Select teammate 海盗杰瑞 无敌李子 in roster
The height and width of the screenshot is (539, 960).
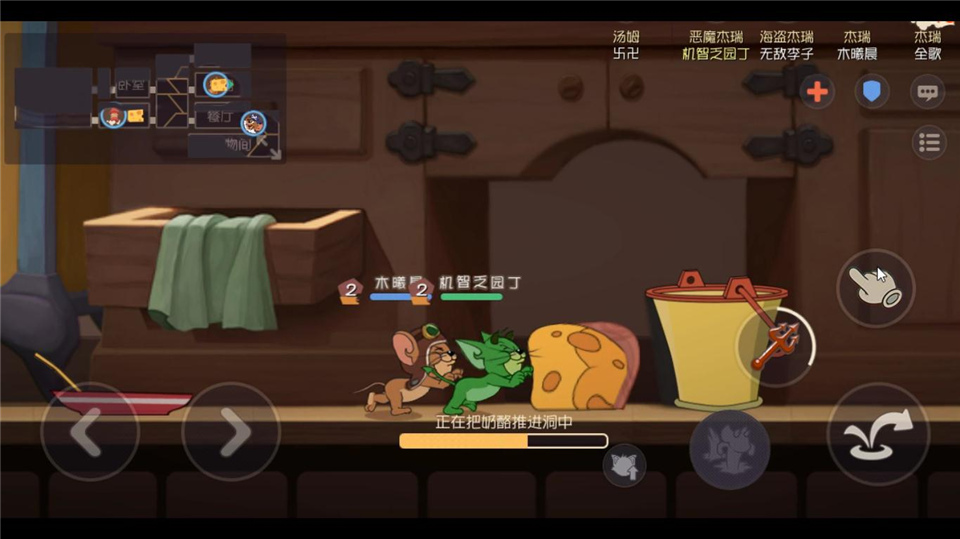click(x=786, y=45)
